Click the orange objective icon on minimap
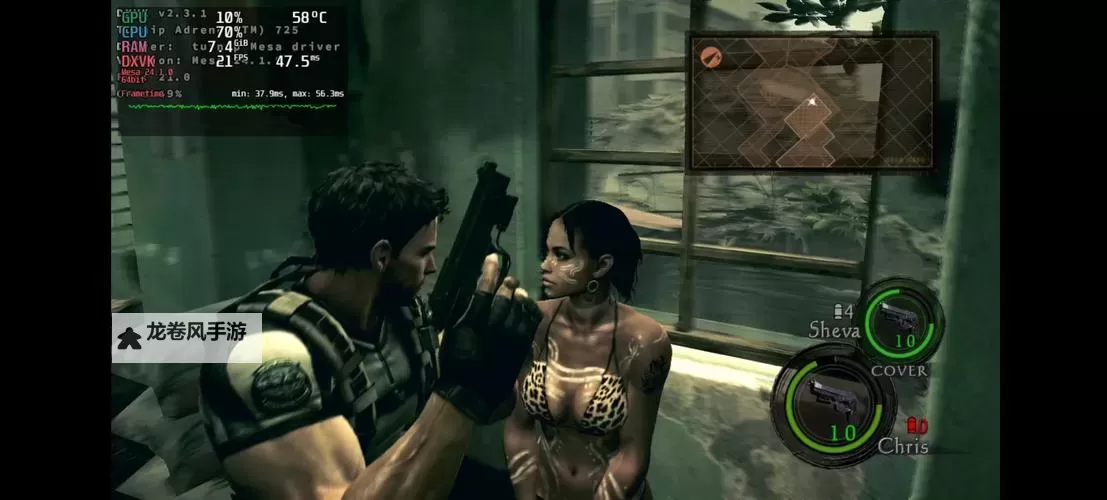1107x500 pixels. pos(712,56)
